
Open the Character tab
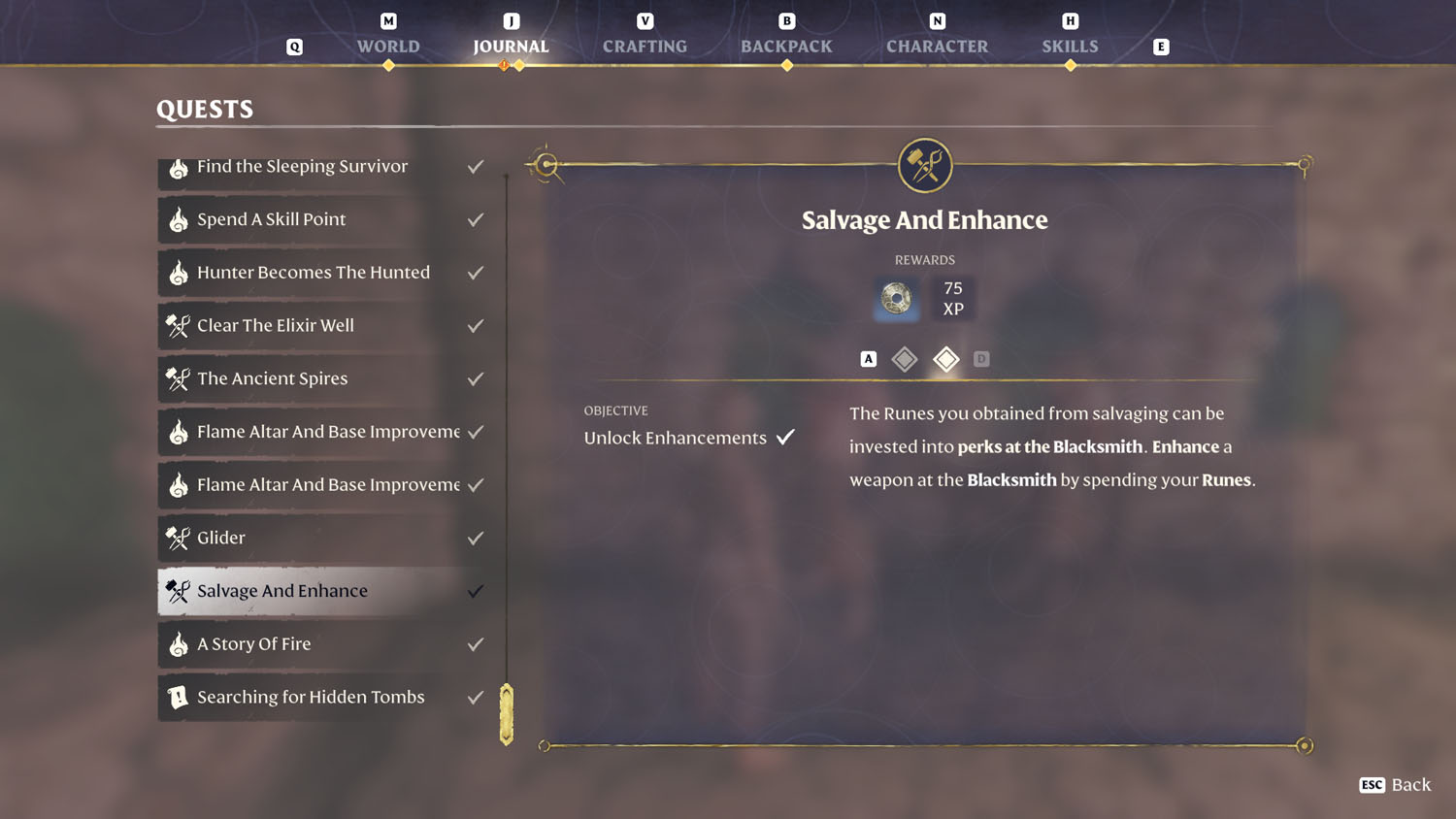pos(936,46)
